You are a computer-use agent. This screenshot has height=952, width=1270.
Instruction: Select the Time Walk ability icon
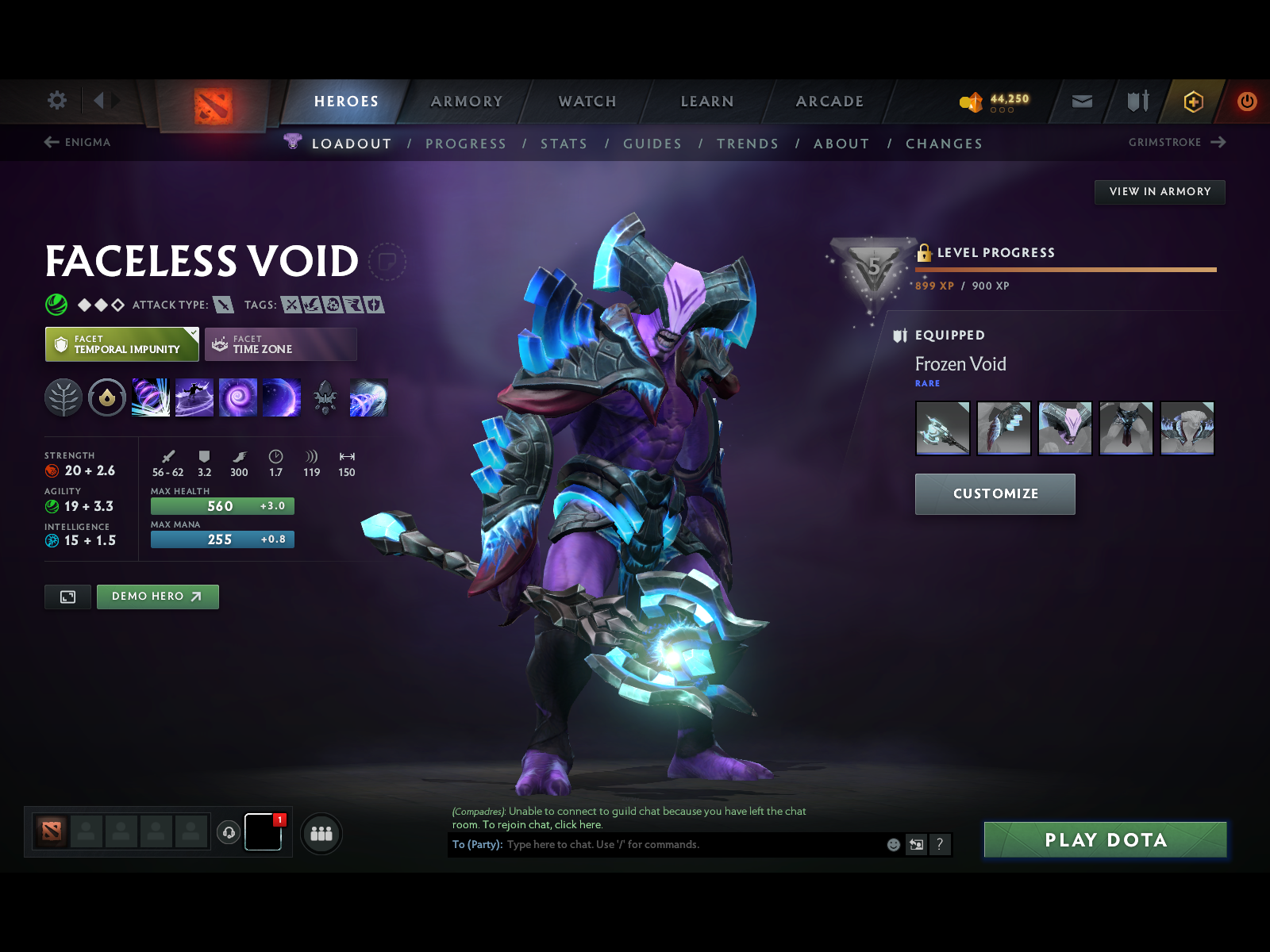point(151,397)
